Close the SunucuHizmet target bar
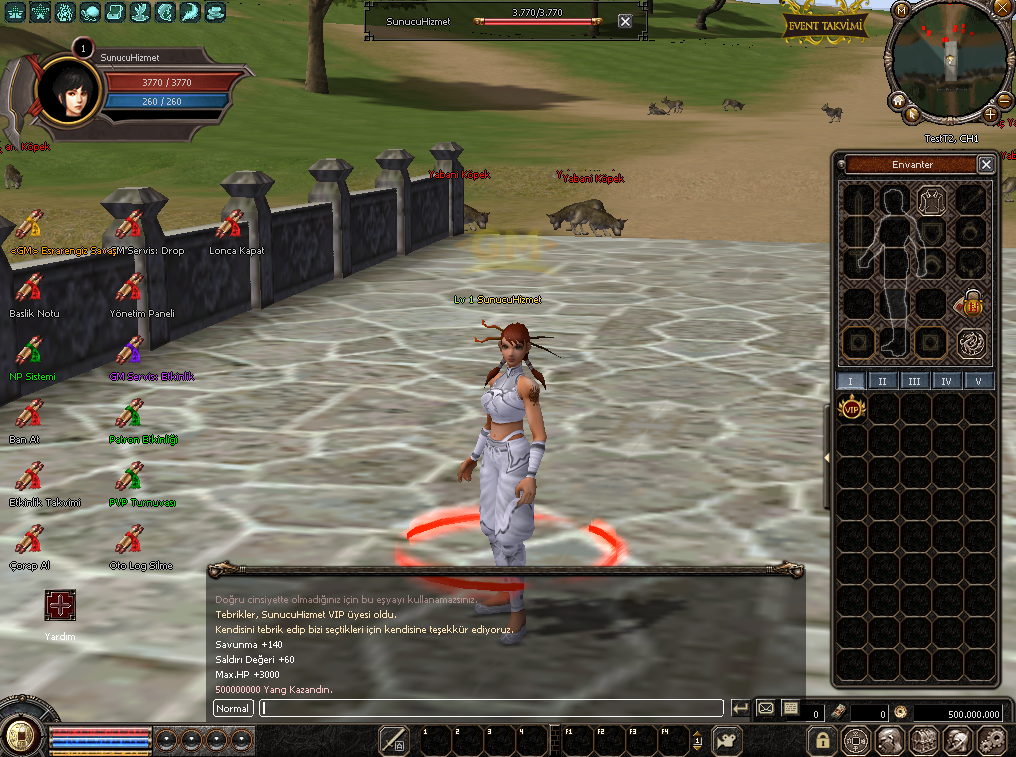1016x757 pixels. (625, 21)
